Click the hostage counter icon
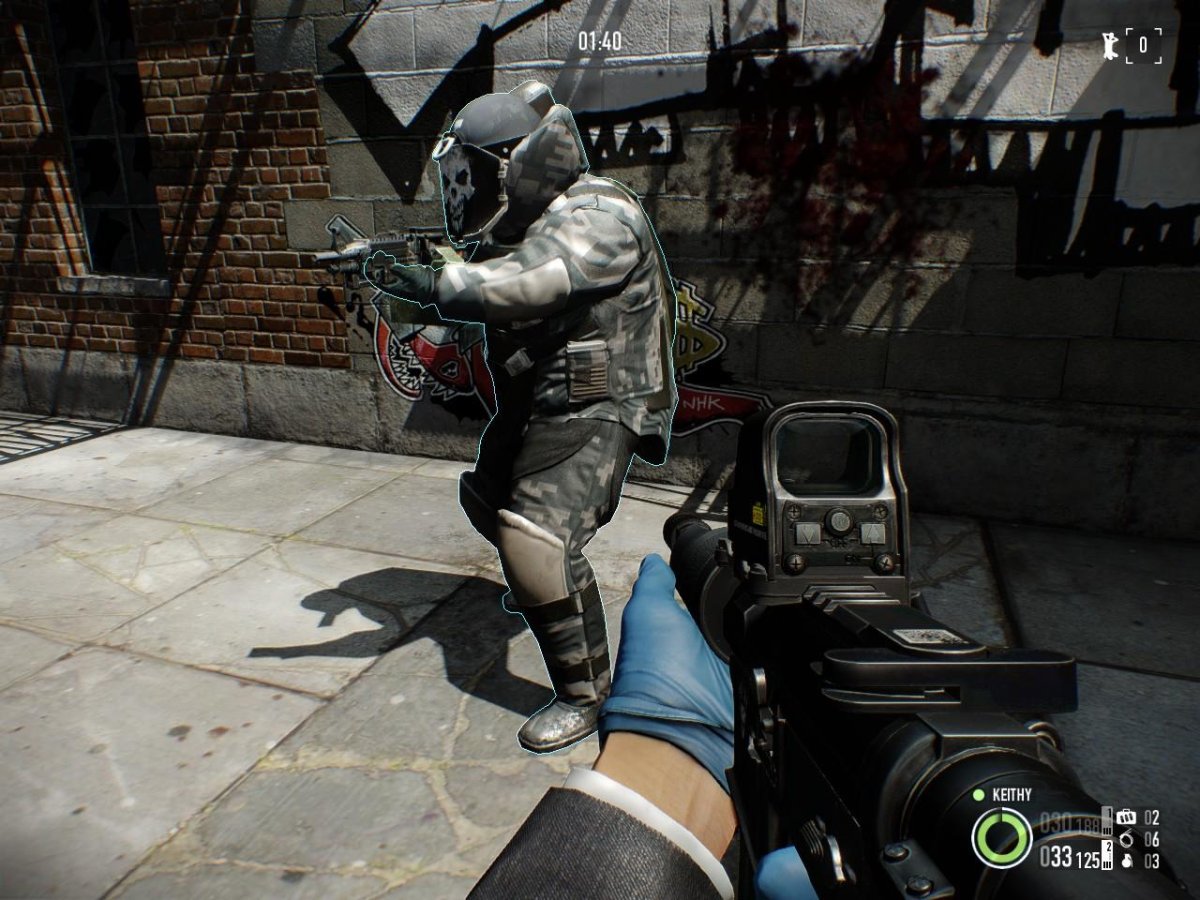The height and width of the screenshot is (900, 1200). (1110, 45)
